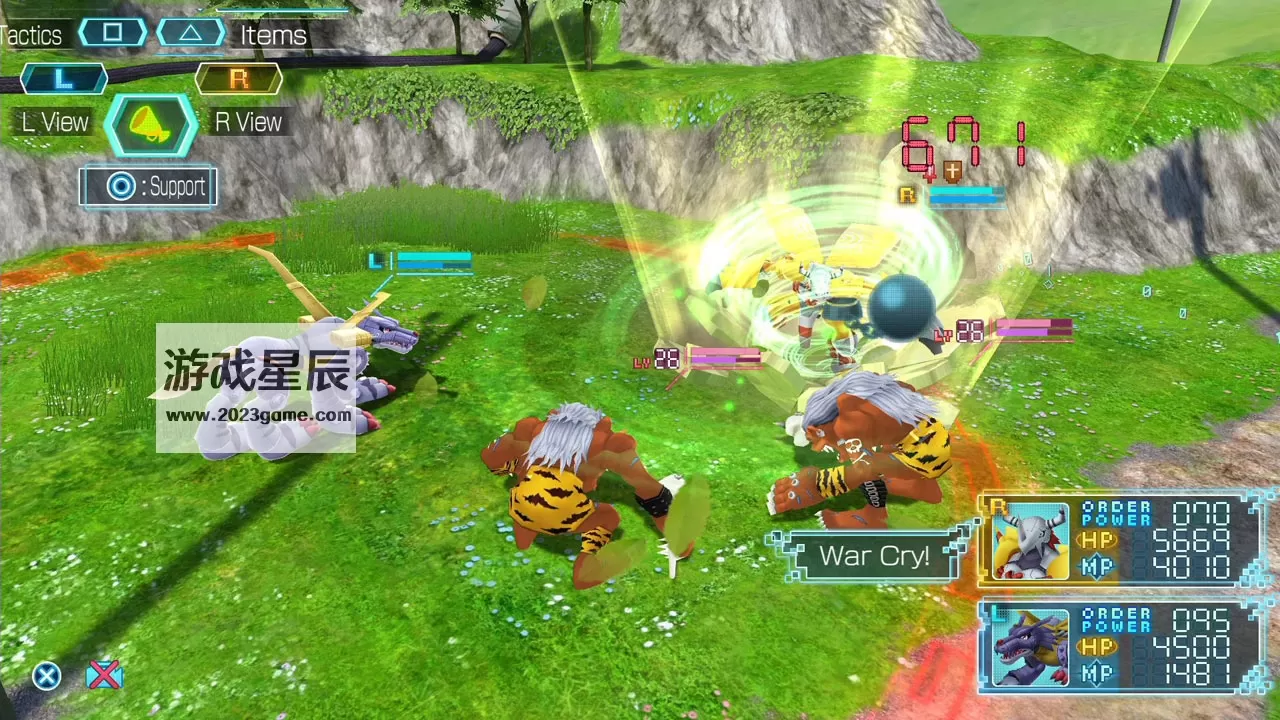Toggle the L View camera option
The width and height of the screenshot is (1280, 720).
[x=54, y=122]
